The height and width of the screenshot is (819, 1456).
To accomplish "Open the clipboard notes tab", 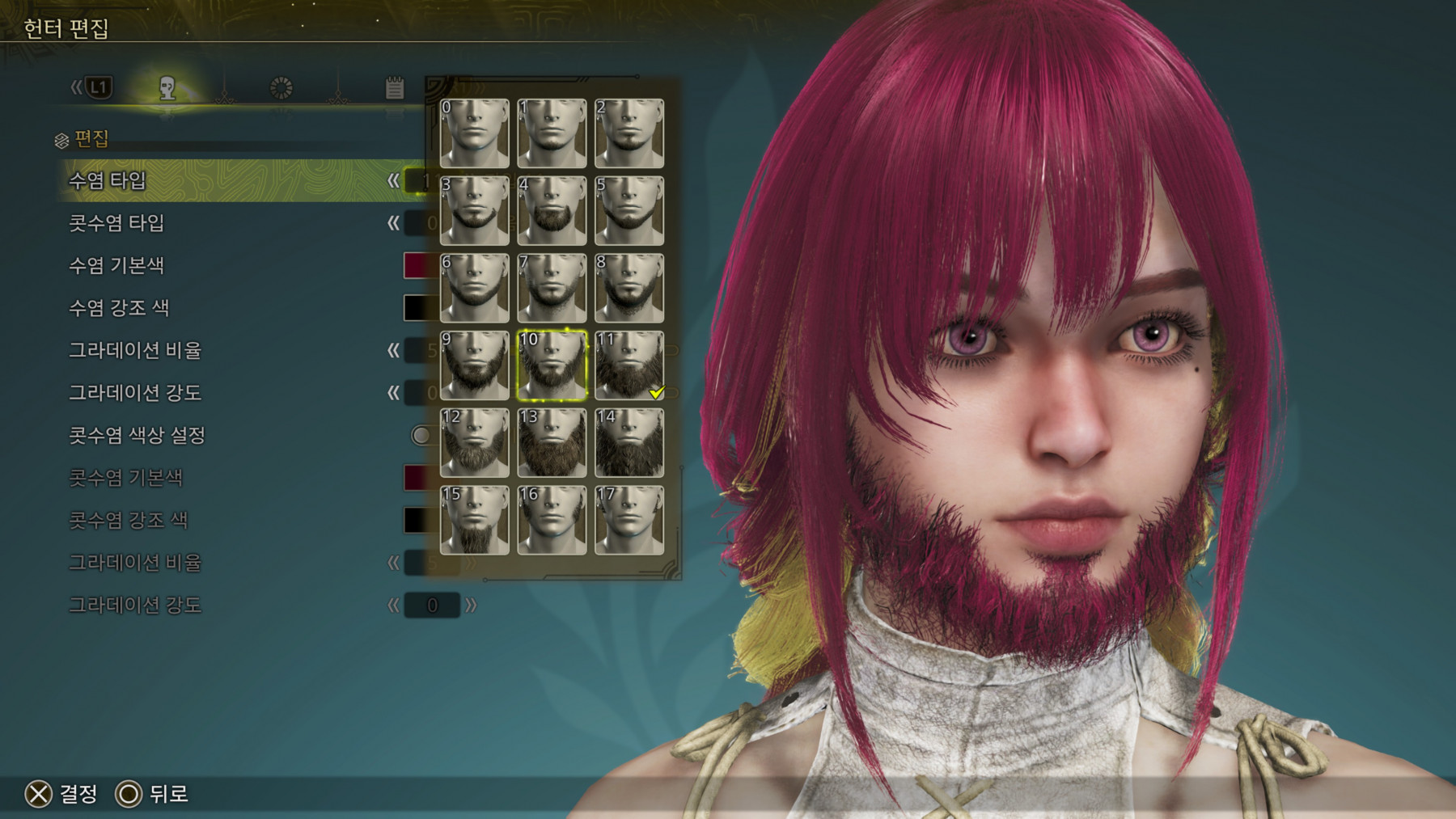I will coord(394,88).
